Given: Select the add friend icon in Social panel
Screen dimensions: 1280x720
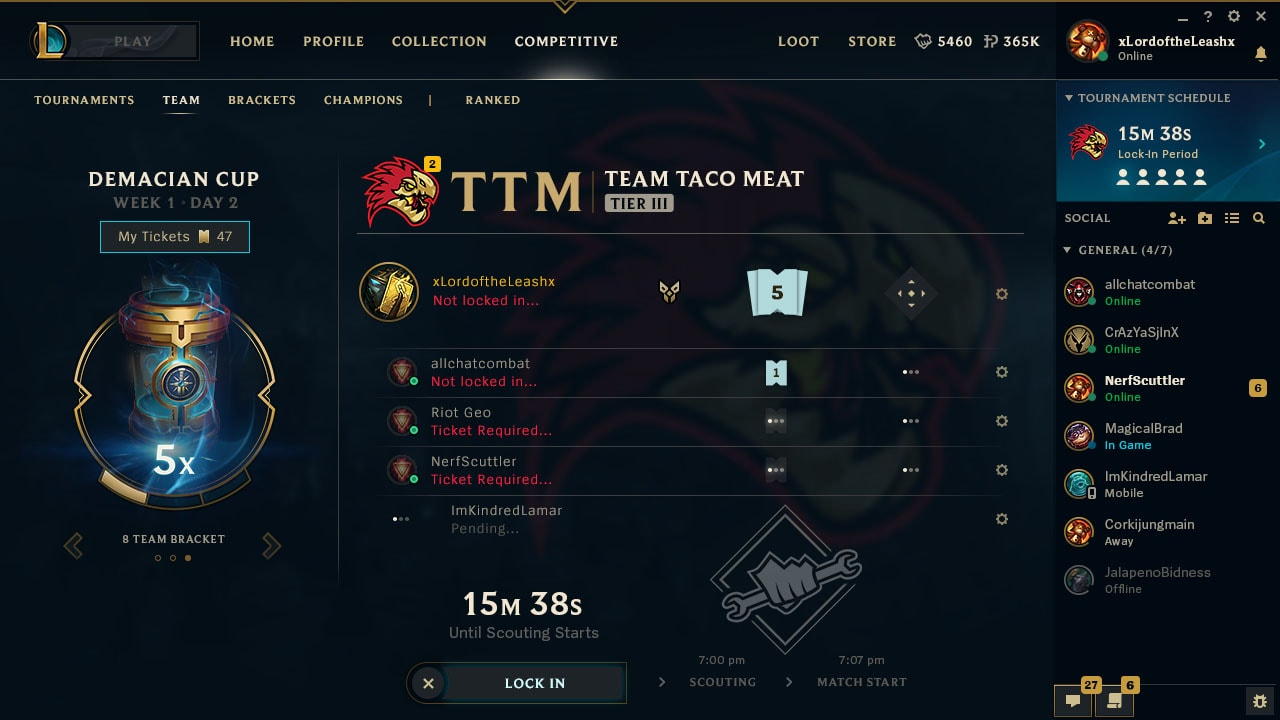Looking at the screenshot, I should pos(1177,219).
